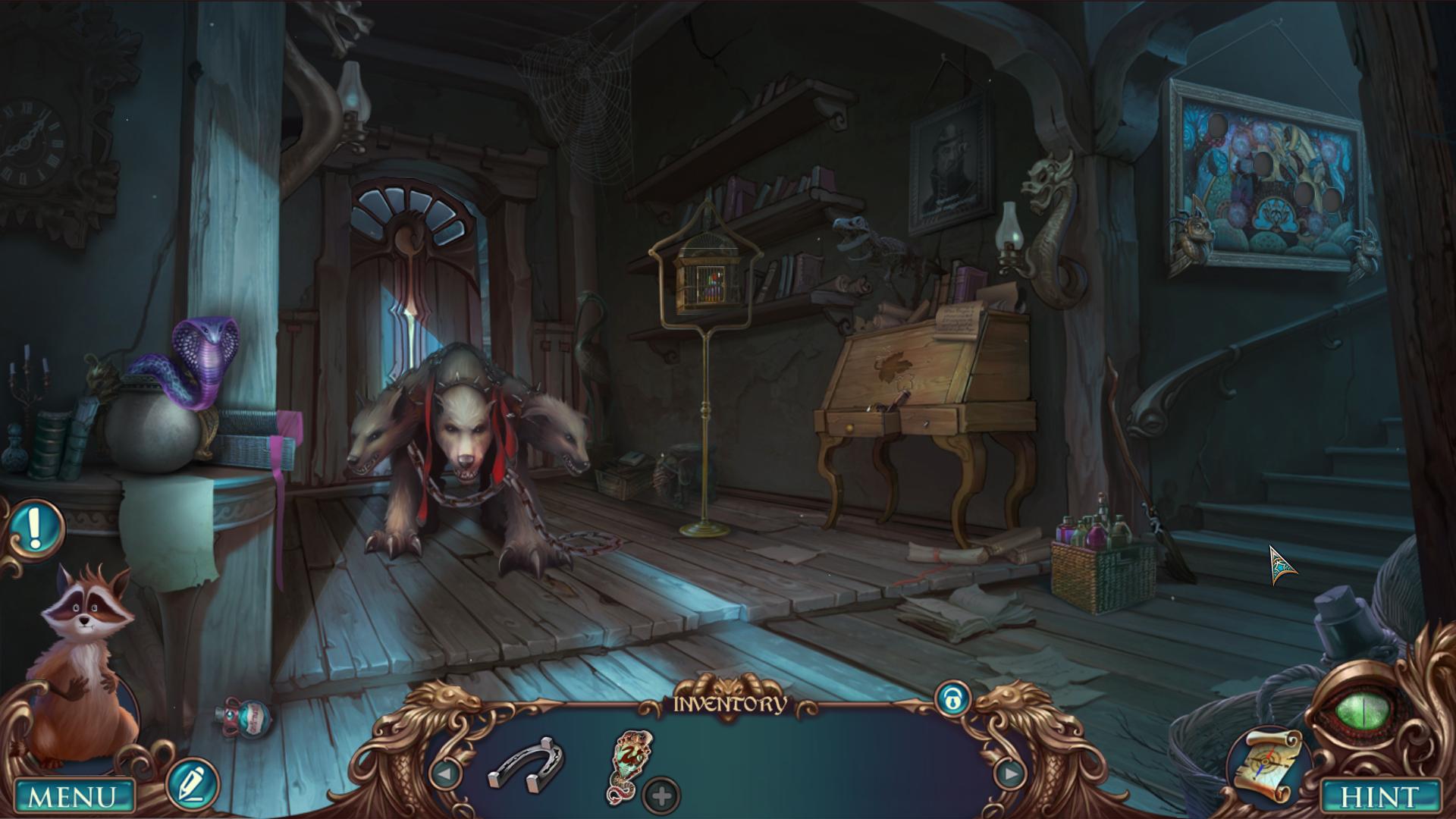Click the exclamation mark task icon
The width and height of the screenshot is (1456, 819).
tap(34, 525)
